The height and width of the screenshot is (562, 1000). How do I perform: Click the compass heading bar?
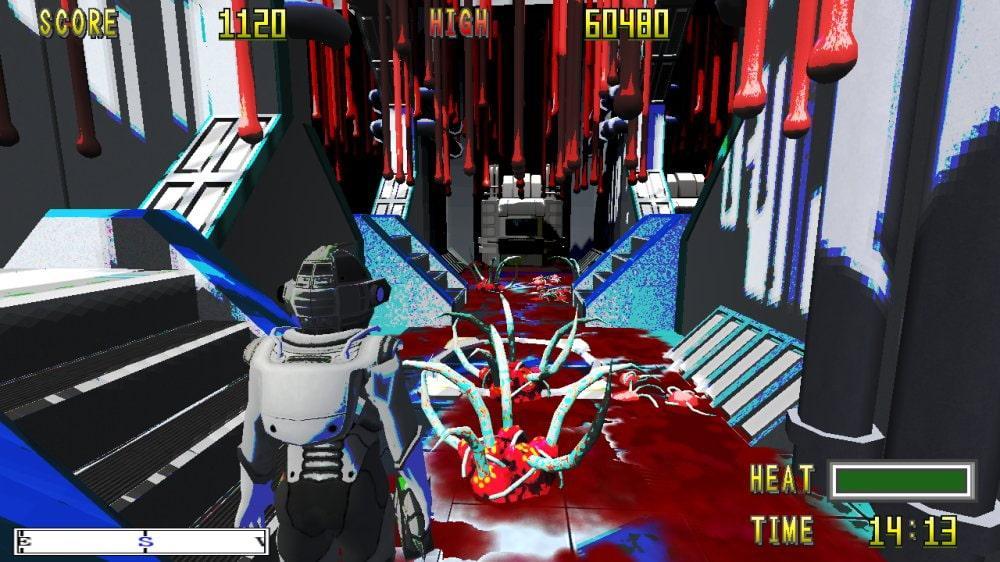[141, 542]
